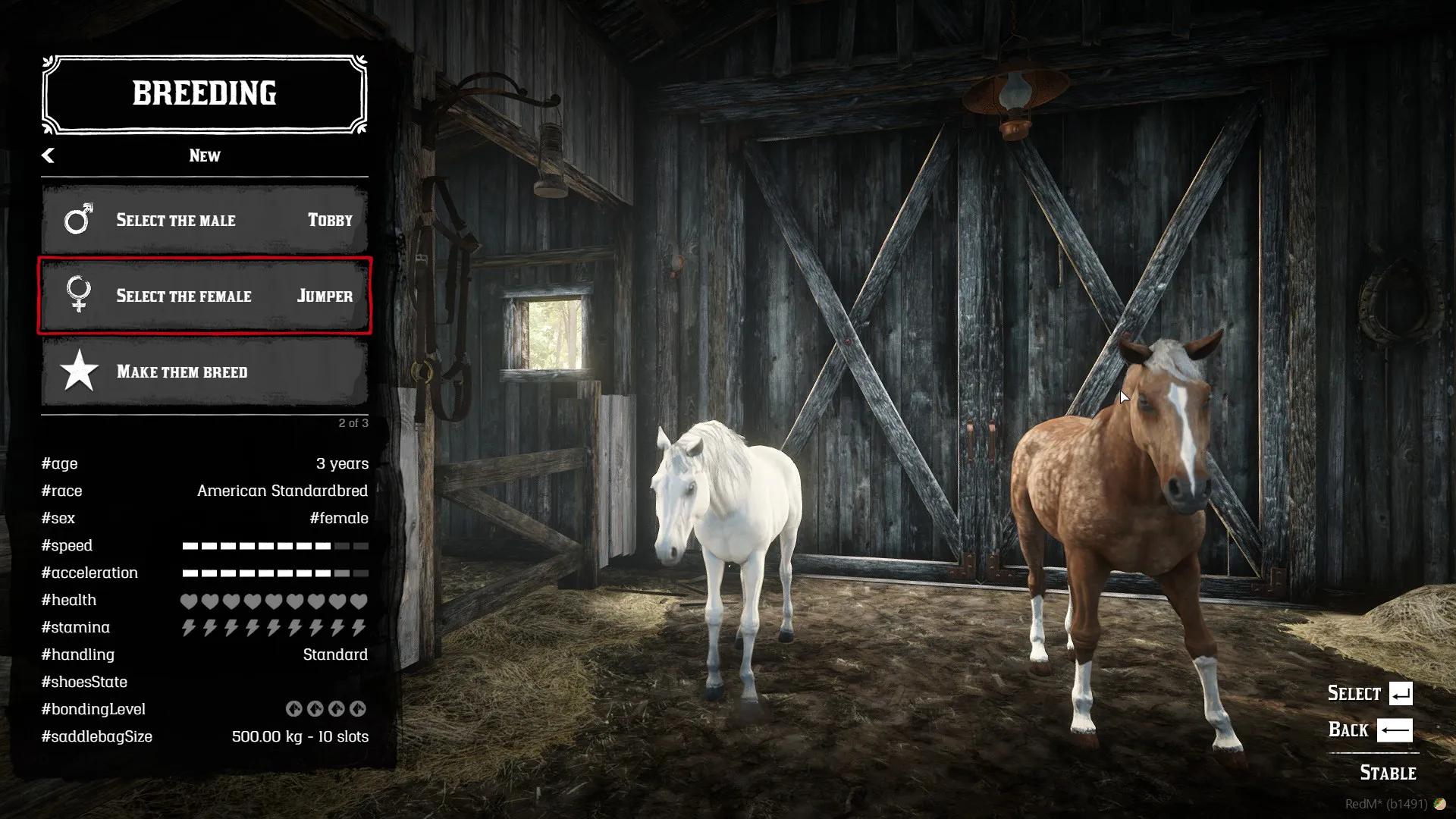Switch to the New section

204,155
